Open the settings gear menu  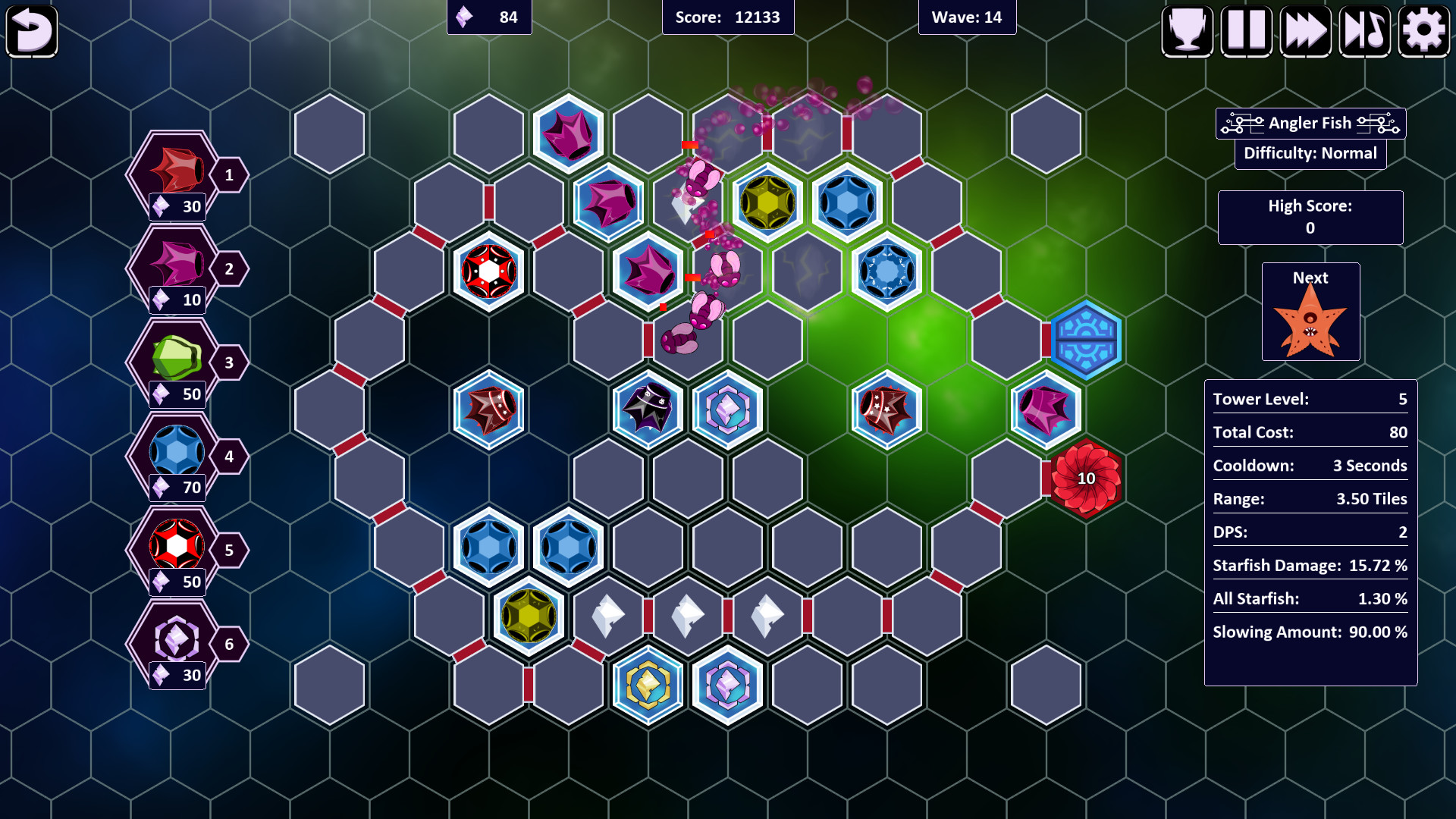tap(1423, 30)
